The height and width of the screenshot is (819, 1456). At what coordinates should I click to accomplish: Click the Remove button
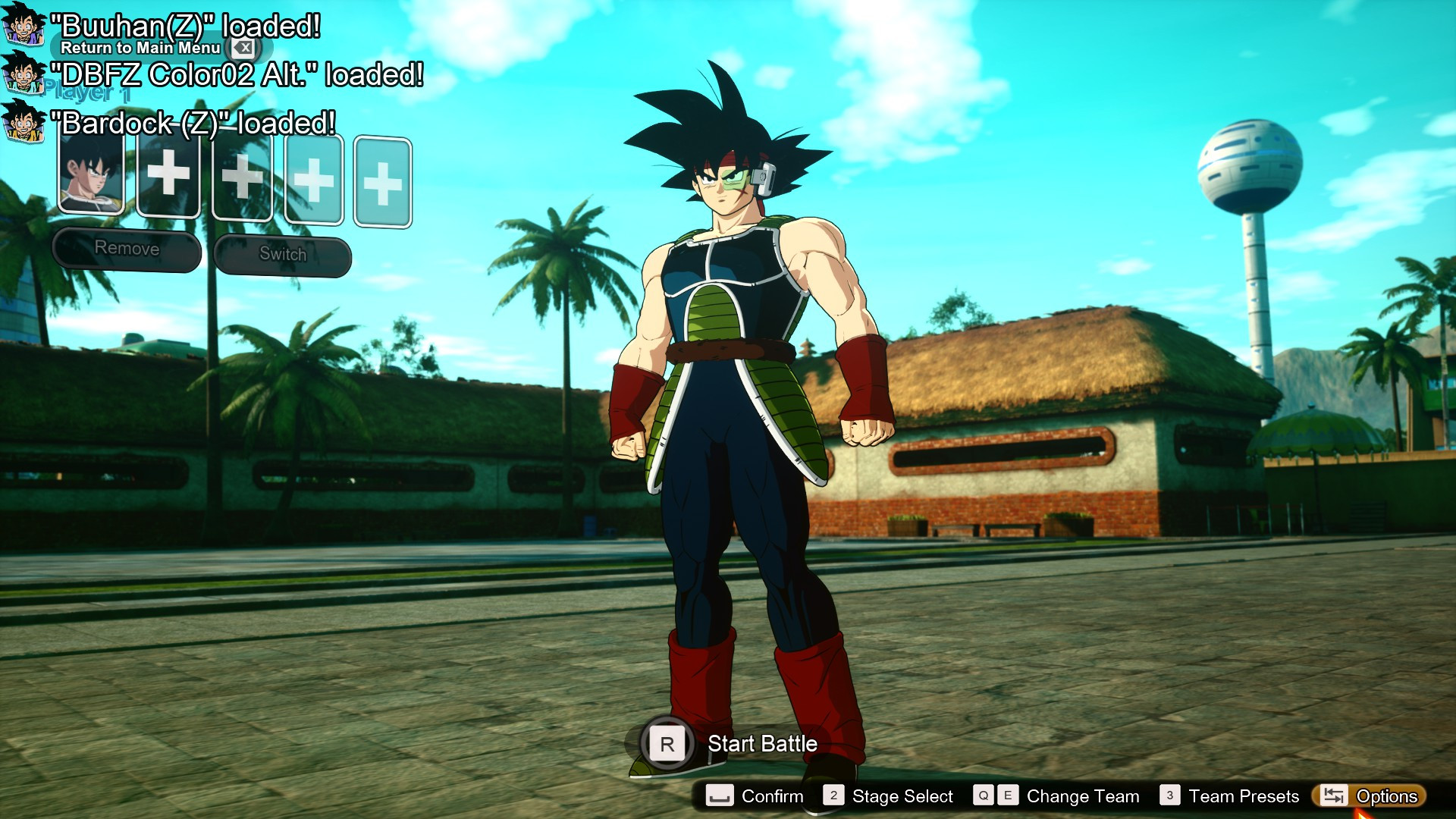127,249
